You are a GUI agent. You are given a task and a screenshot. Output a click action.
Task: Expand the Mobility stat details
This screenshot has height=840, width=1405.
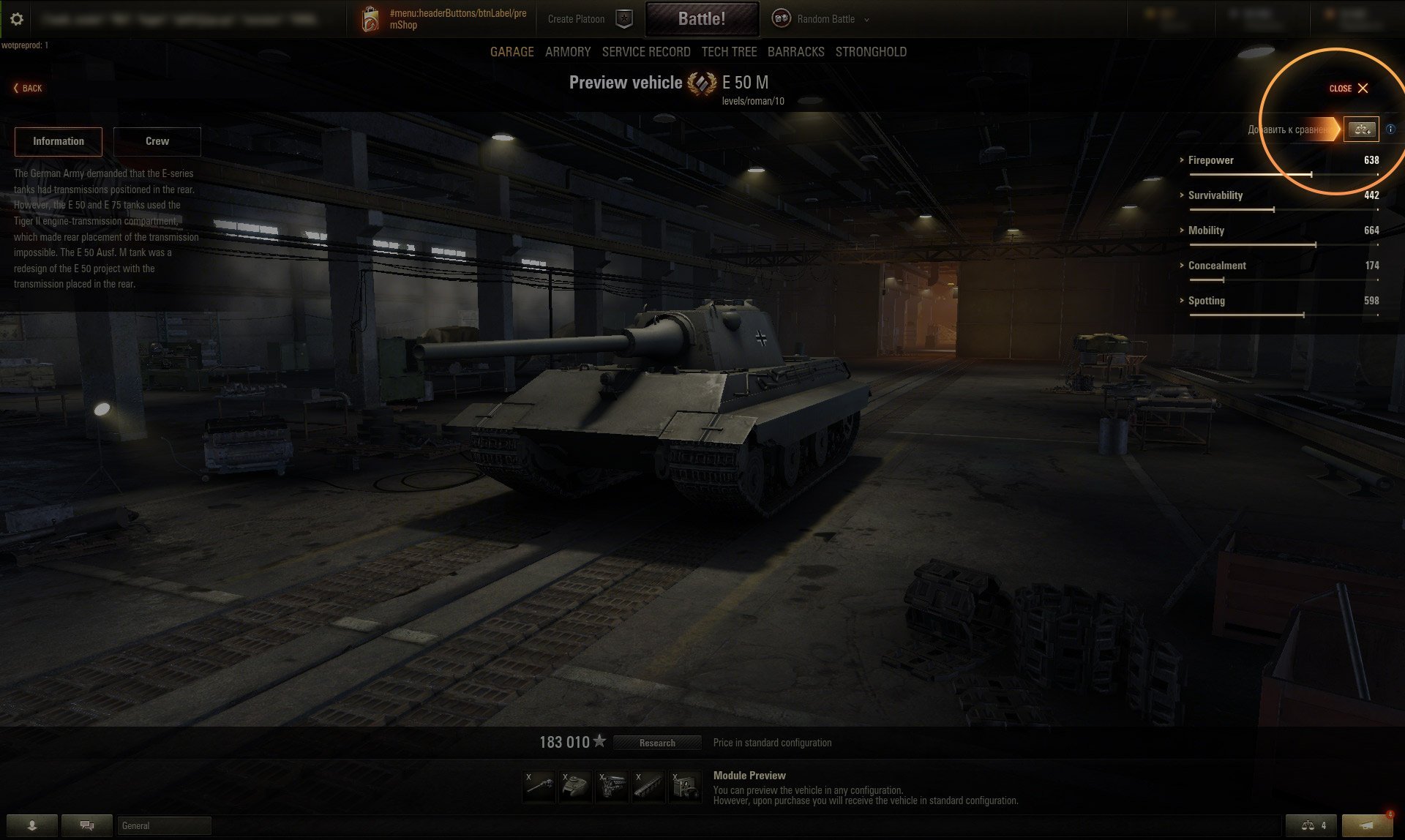coord(1206,230)
